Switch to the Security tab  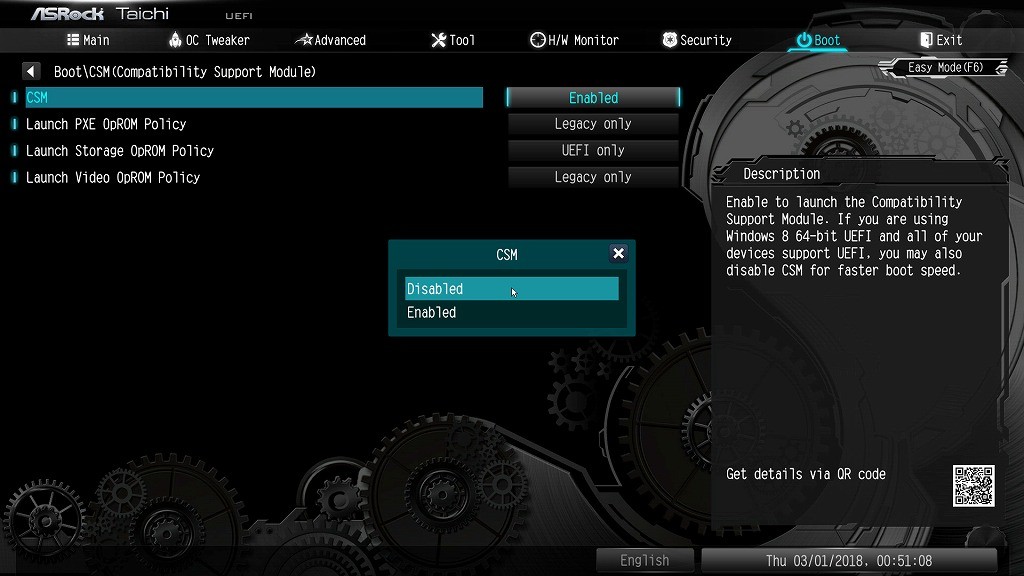coord(697,40)
